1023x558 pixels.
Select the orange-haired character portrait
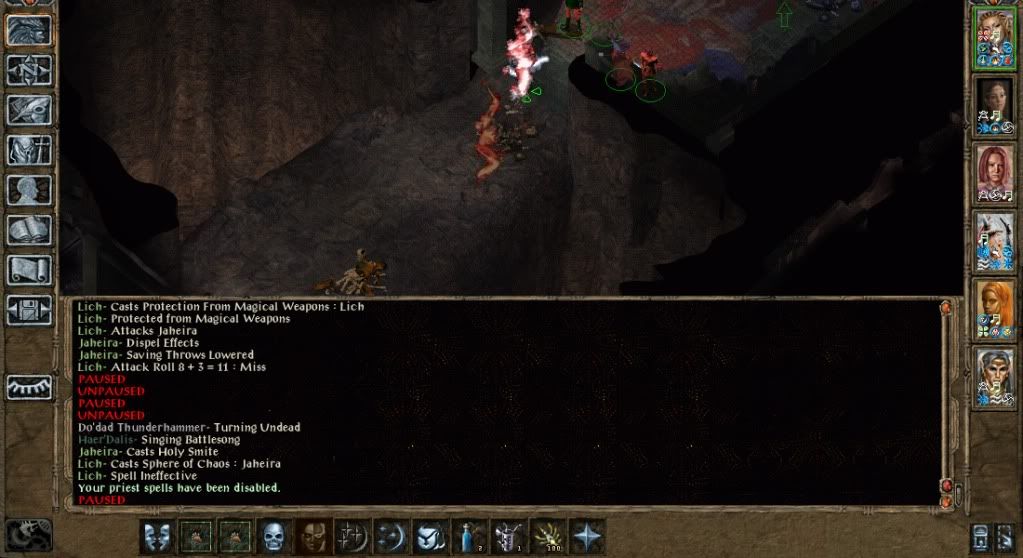(994, 308)
